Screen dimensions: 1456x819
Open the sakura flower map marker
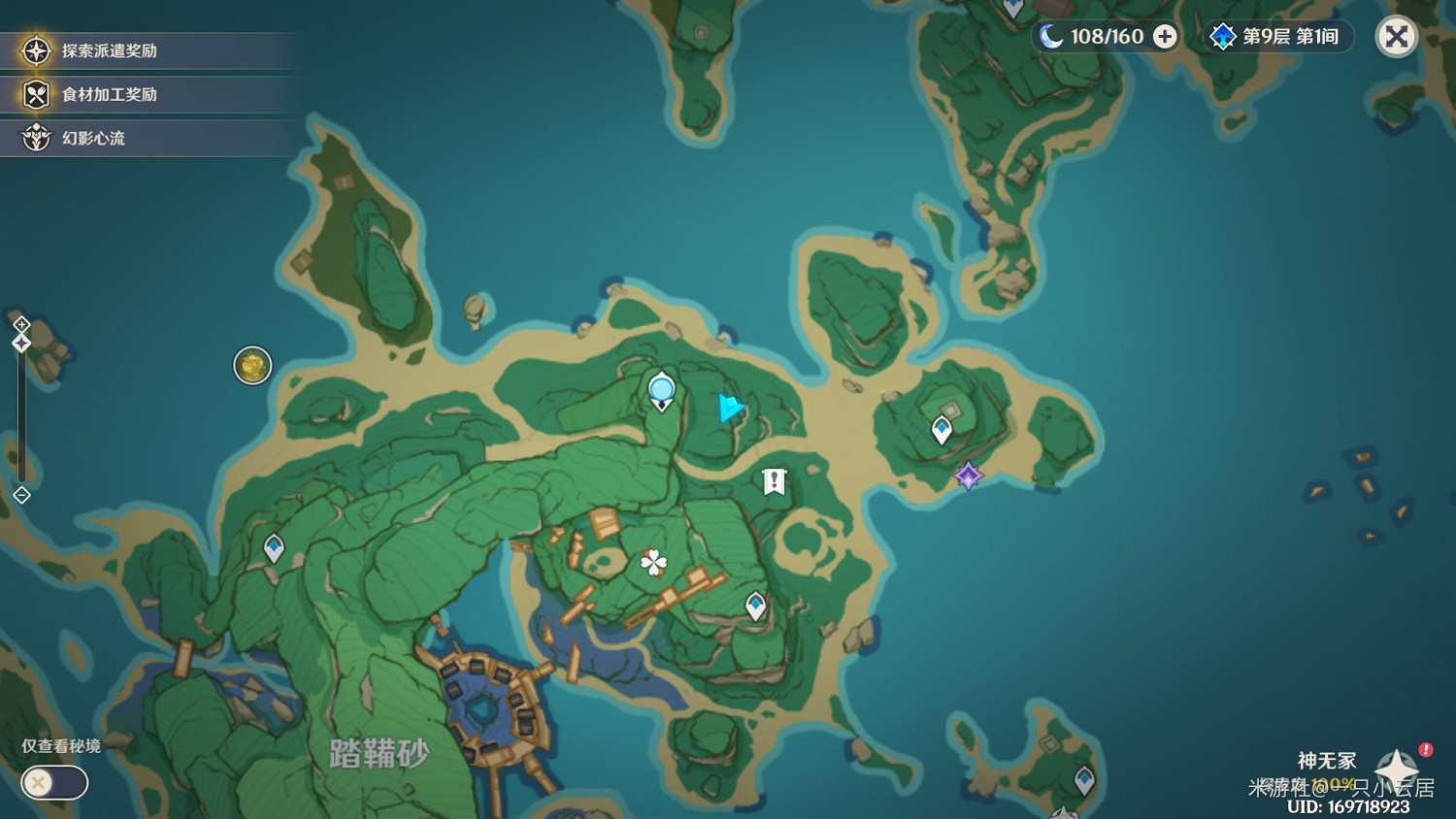(653, 561)
